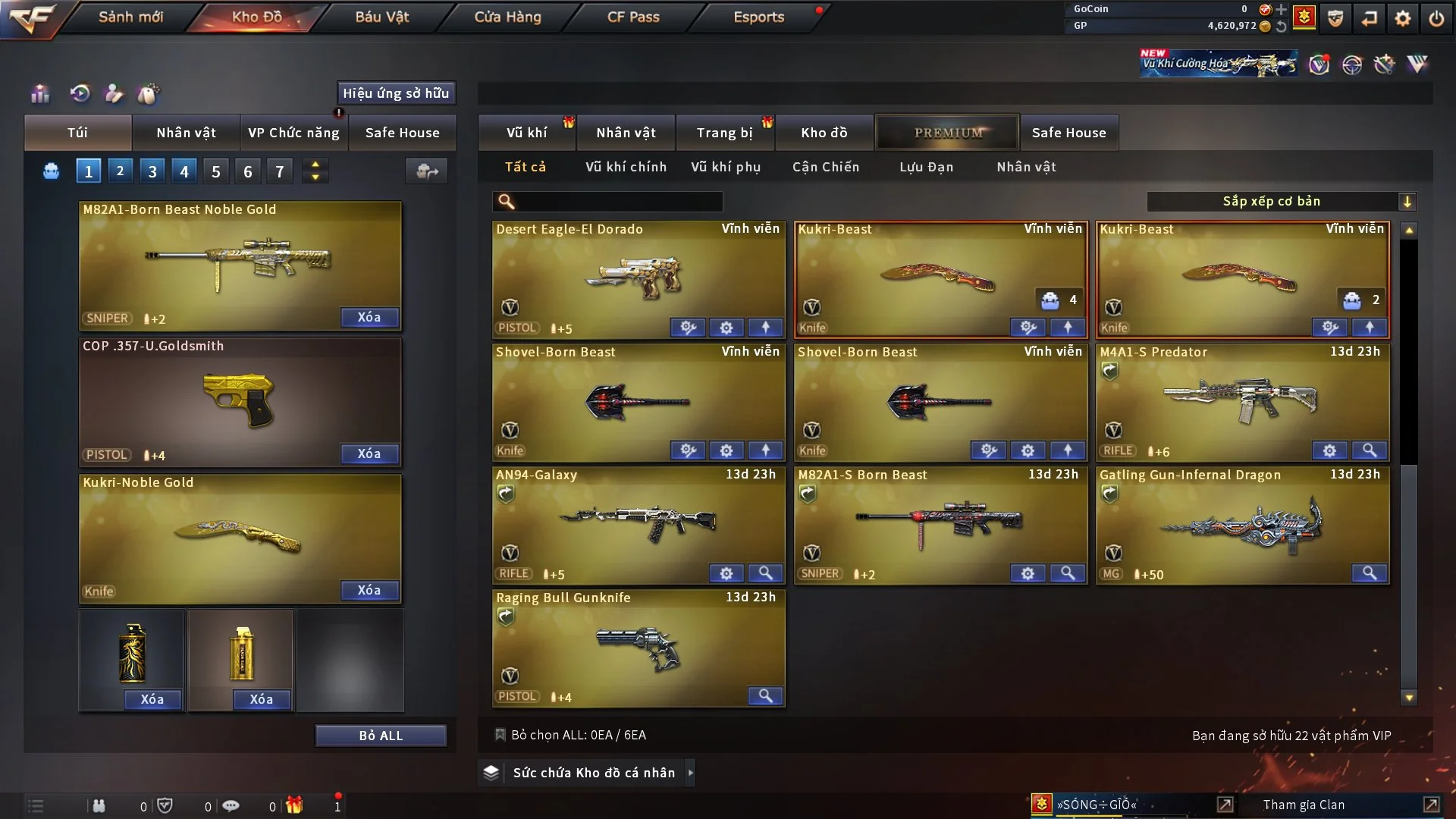This screenshot has width=1456, height=819.
Task: Switch to the PREMIUM tab
Action: point(948,133)
